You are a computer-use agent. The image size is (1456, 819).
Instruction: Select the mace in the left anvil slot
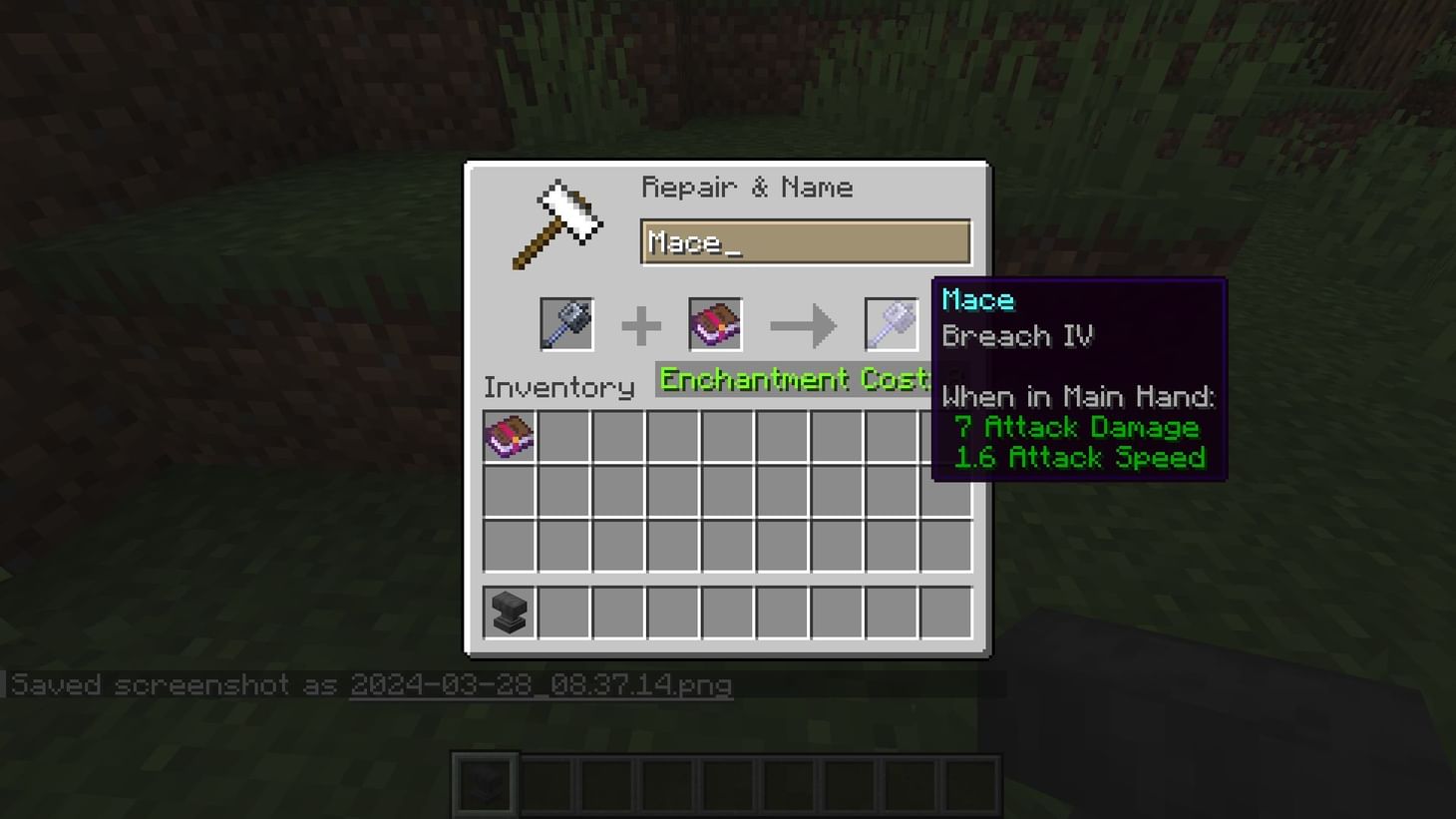tap(566, 324)
